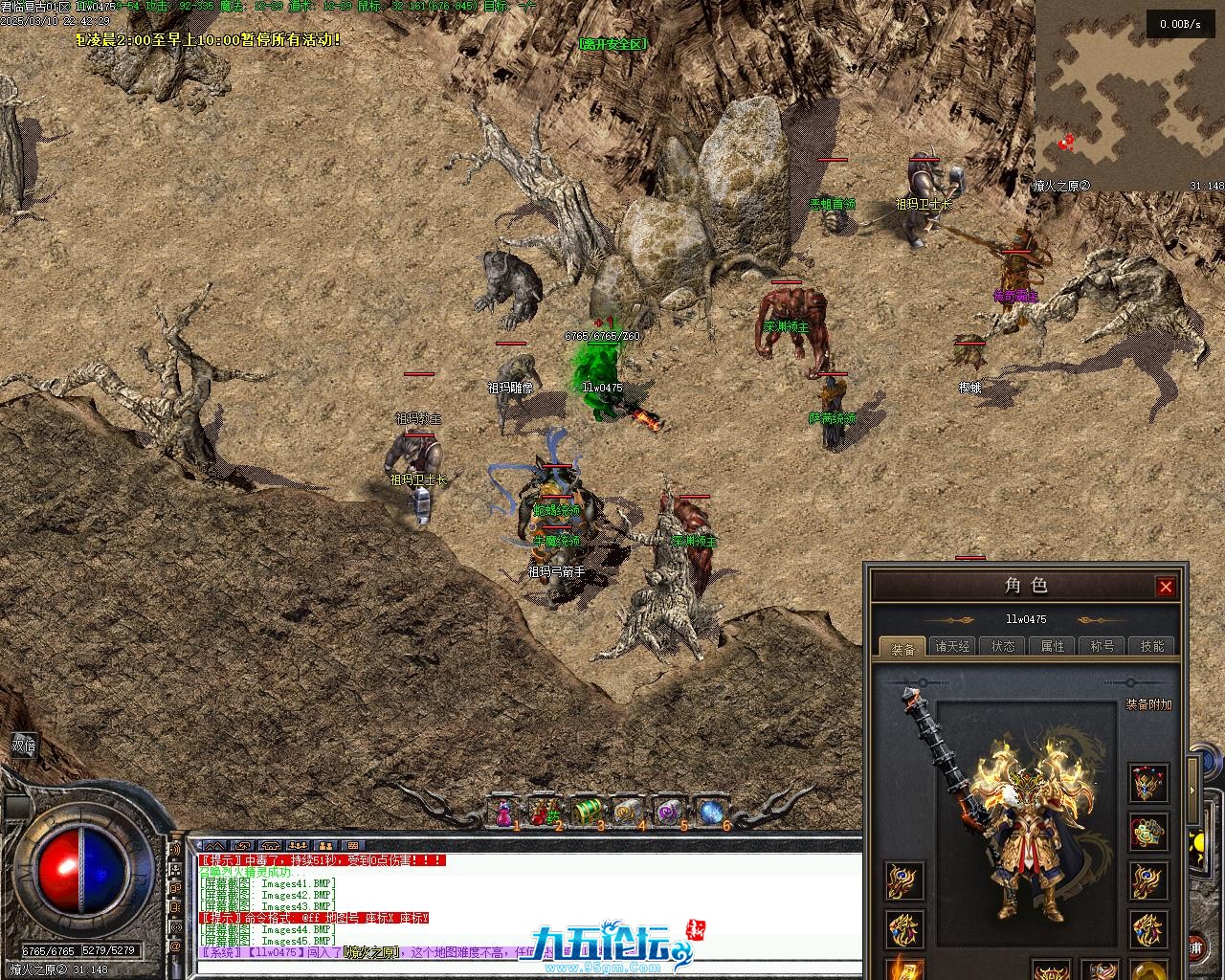Use the pink potion in belt slot 1

[x=503, y=813]
